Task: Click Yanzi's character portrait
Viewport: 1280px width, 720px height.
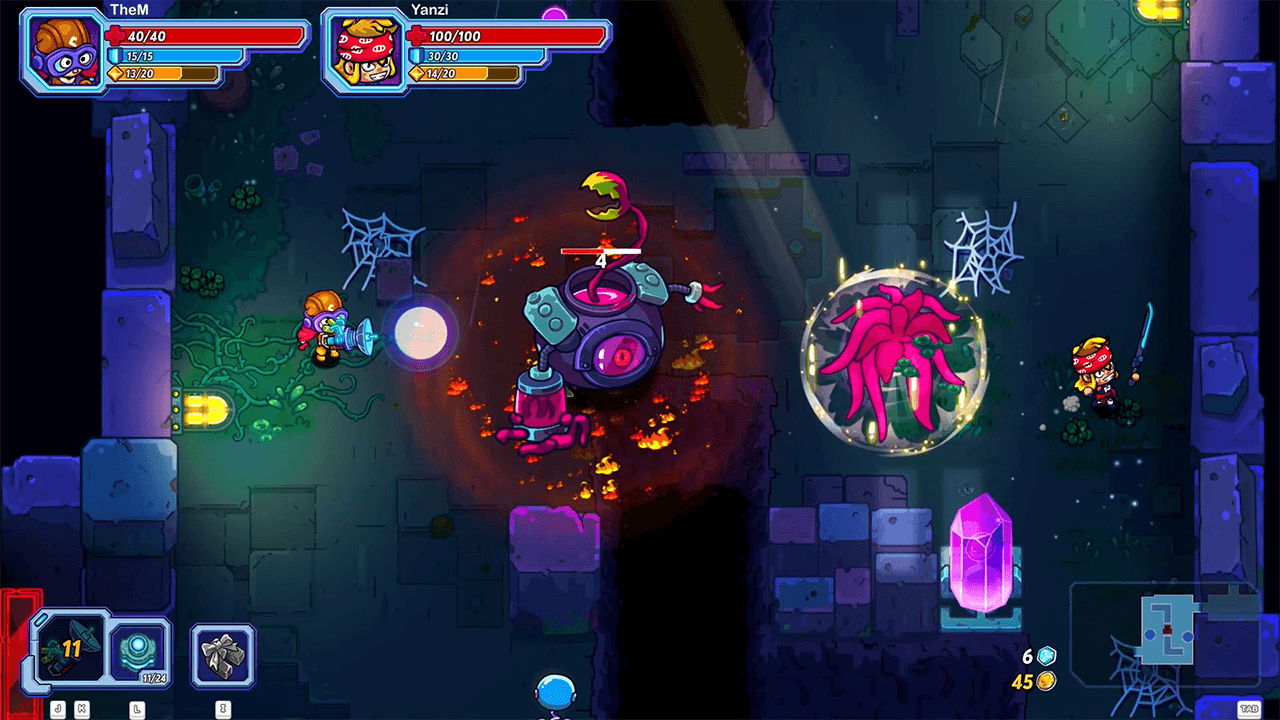Action: (x=364, y=52)
